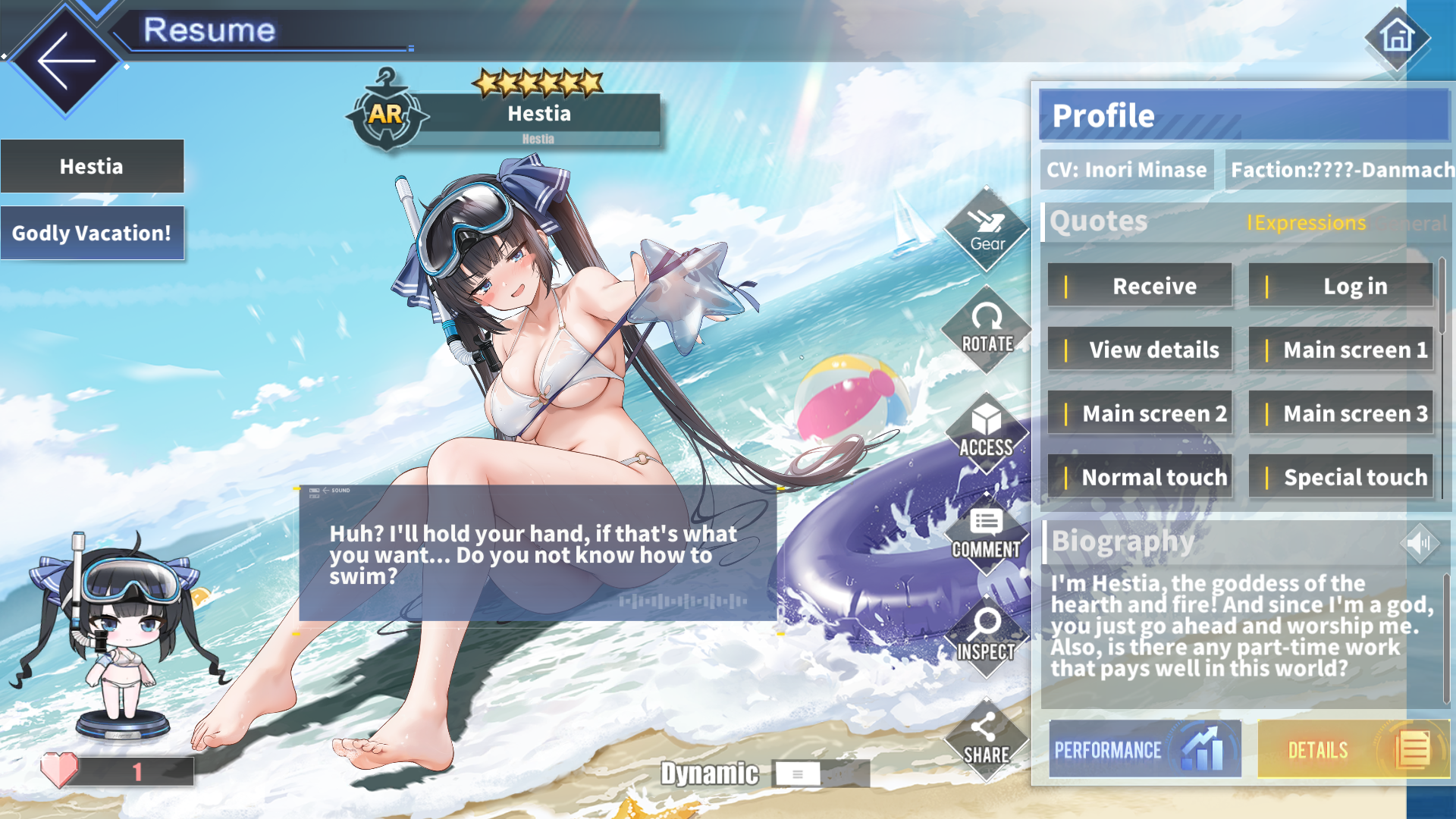Open the Details page
Screen dimensions: 1456x819
click(x=1353, y=749)
